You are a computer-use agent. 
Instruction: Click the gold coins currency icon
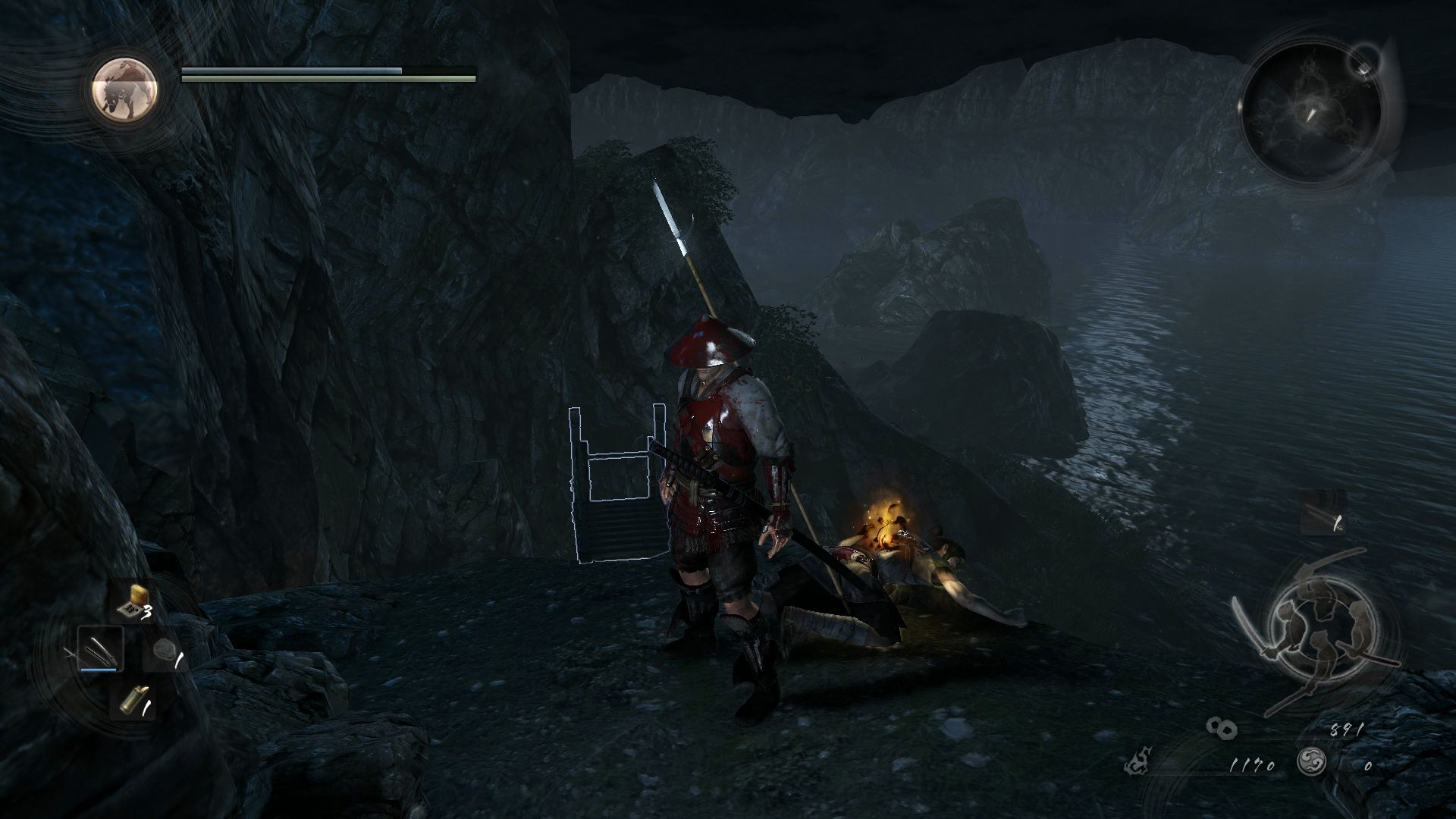point(1222,728)
